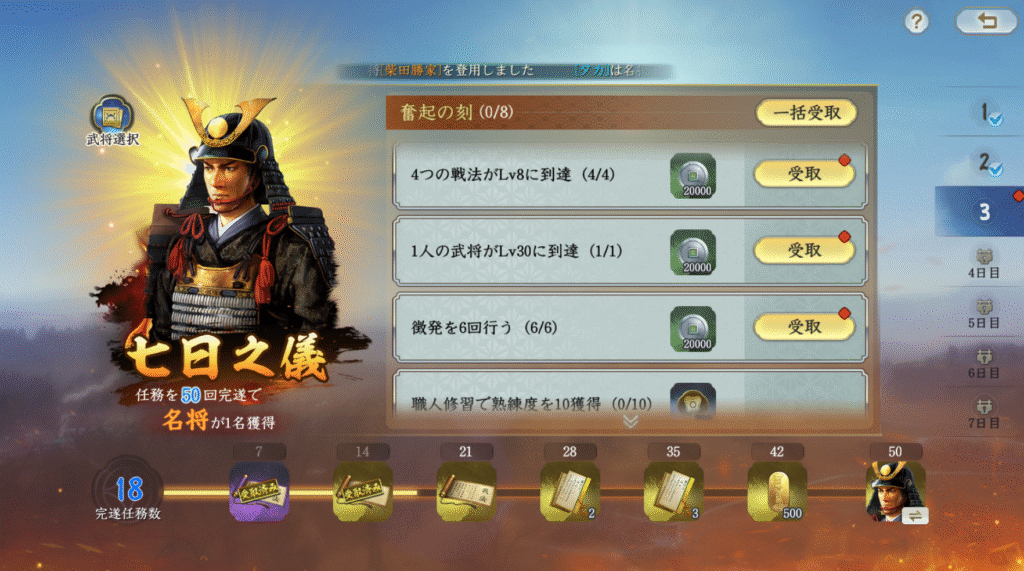Claim reward for 4つの戦法がLv8に到達
The height and width of the screenshot is (571, 1024).
coord(804,173)
